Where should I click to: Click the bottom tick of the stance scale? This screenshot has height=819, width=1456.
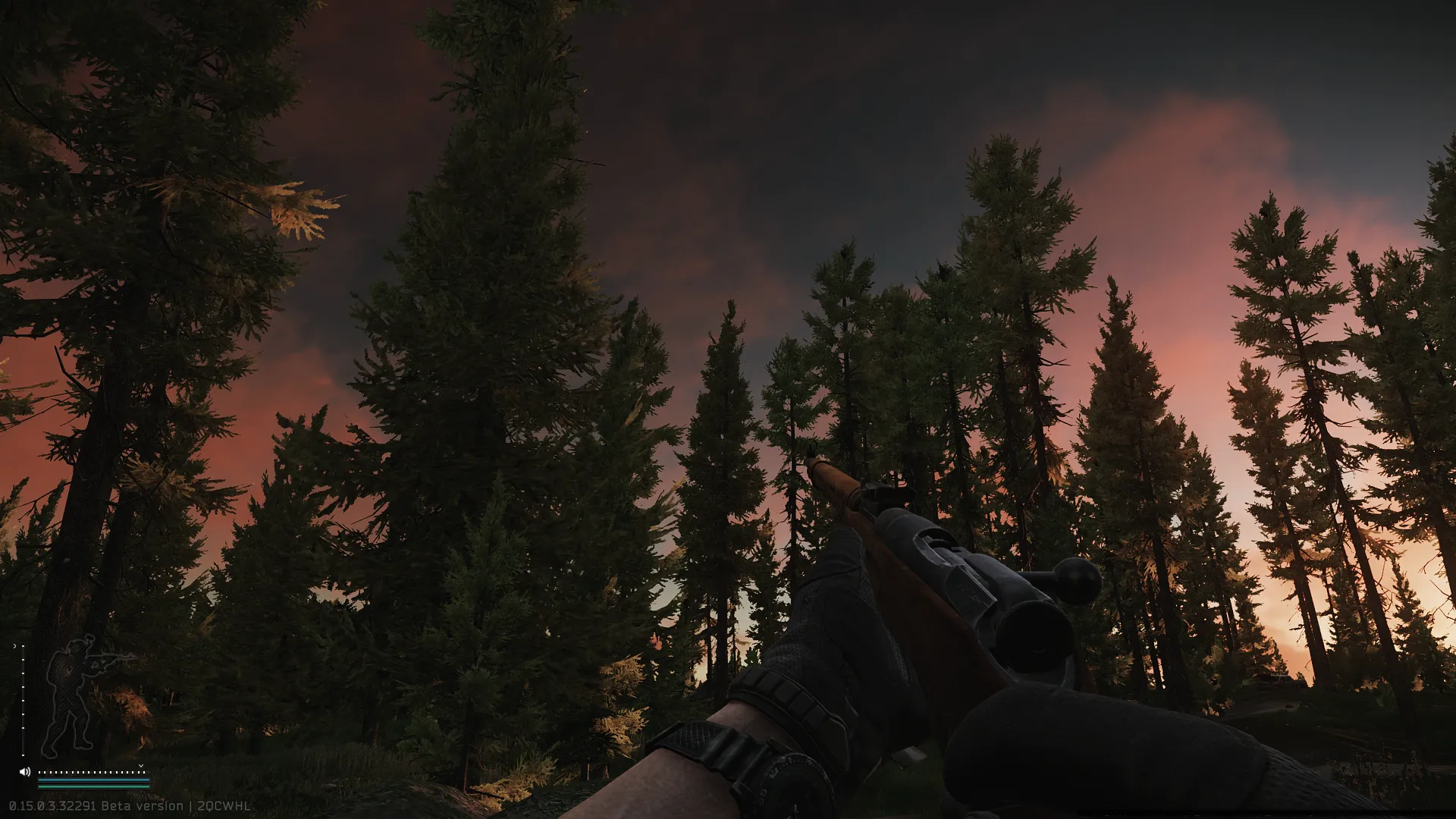(x=23, y=755)
